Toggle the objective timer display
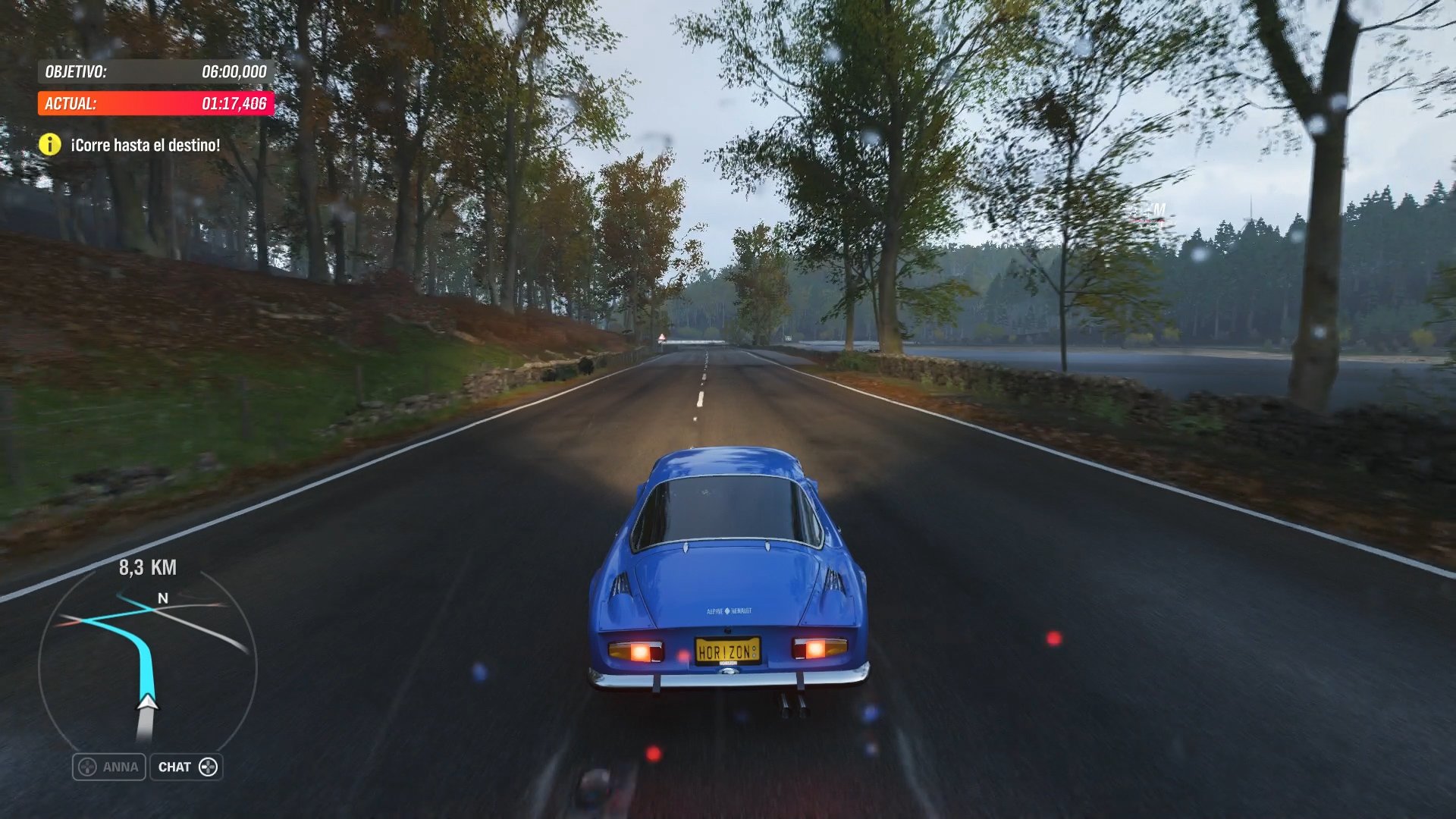Viewport: 1456px width, 819px height. (x=149, y=74)
